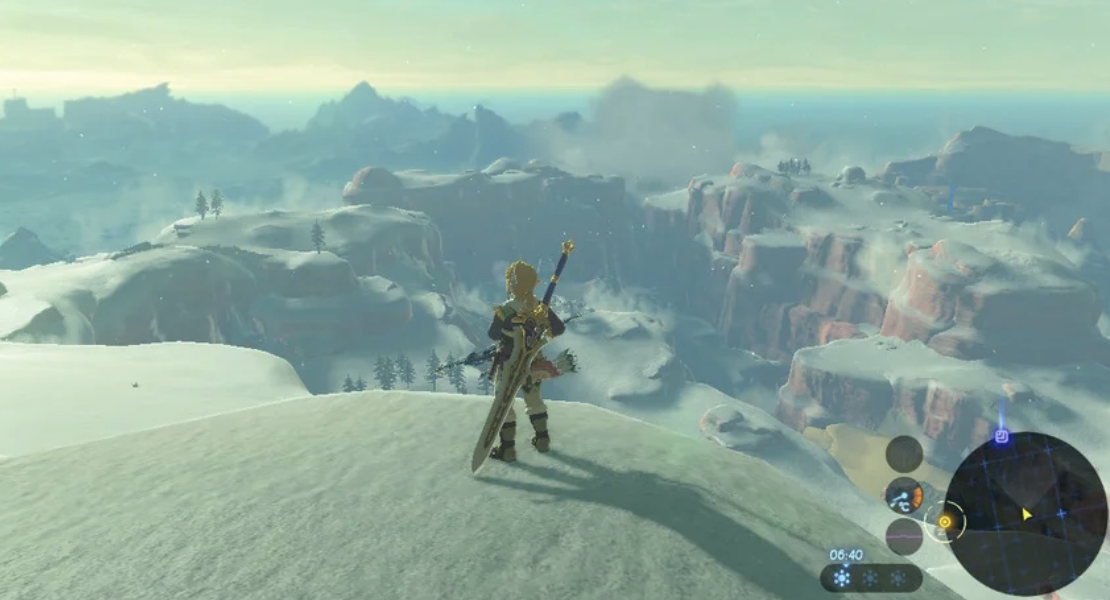Click the yellow player arrow on the minimap
The image size is (1110, 600).
coord(1026,514)
